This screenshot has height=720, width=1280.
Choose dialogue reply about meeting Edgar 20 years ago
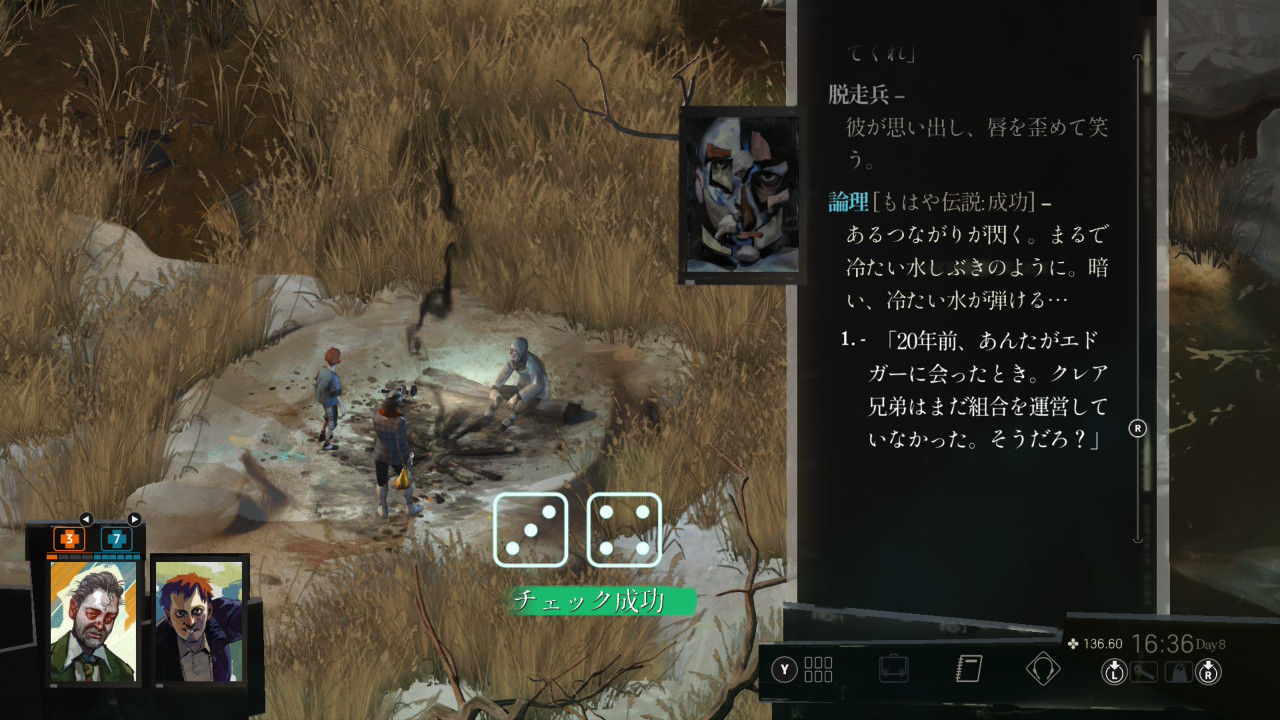(984, 391)
